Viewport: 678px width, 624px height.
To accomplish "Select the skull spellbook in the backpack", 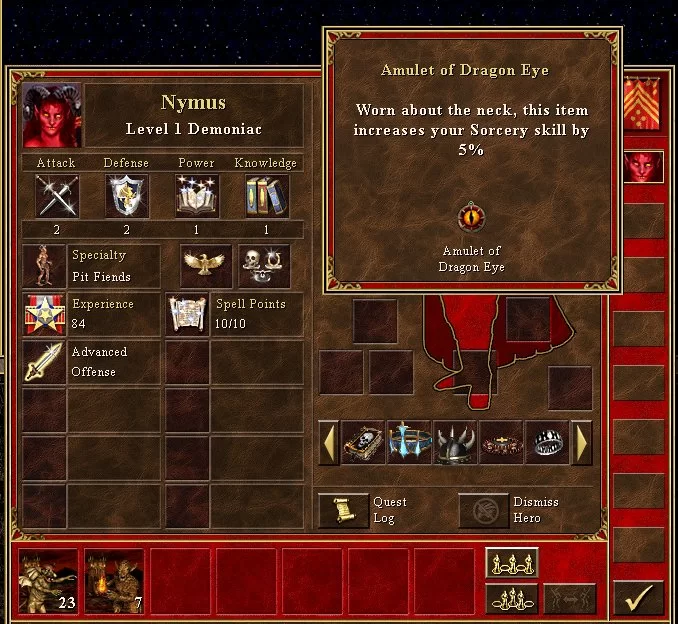I will [363, 442].
